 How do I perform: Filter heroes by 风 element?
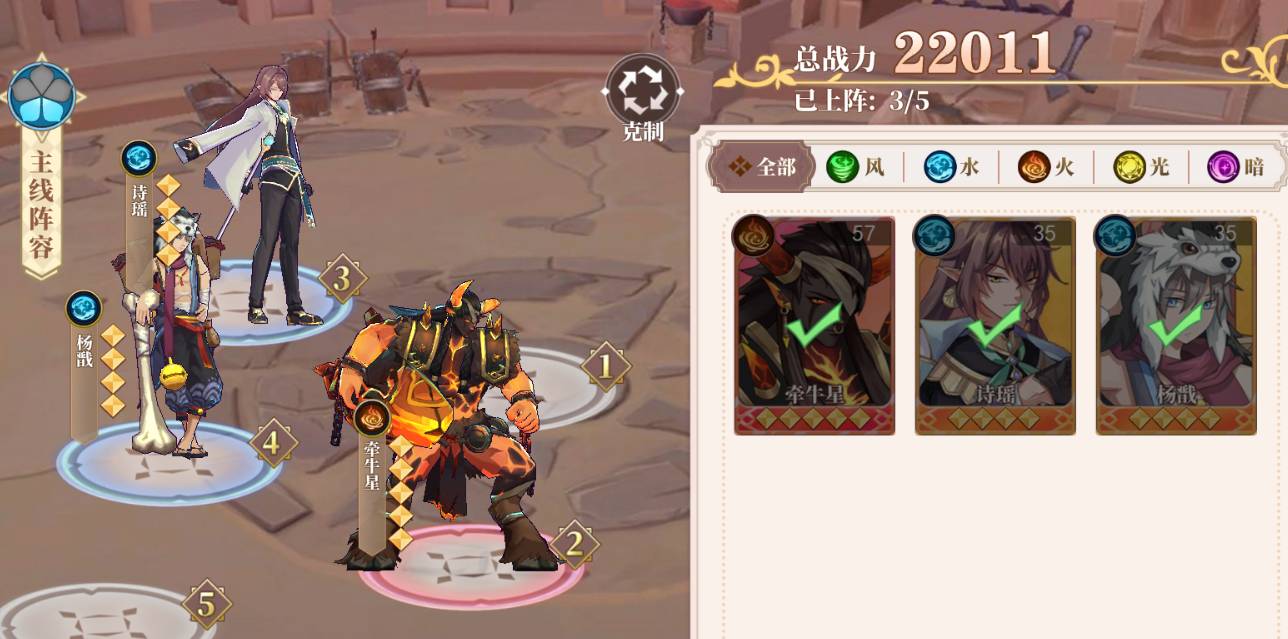[856, 167]
